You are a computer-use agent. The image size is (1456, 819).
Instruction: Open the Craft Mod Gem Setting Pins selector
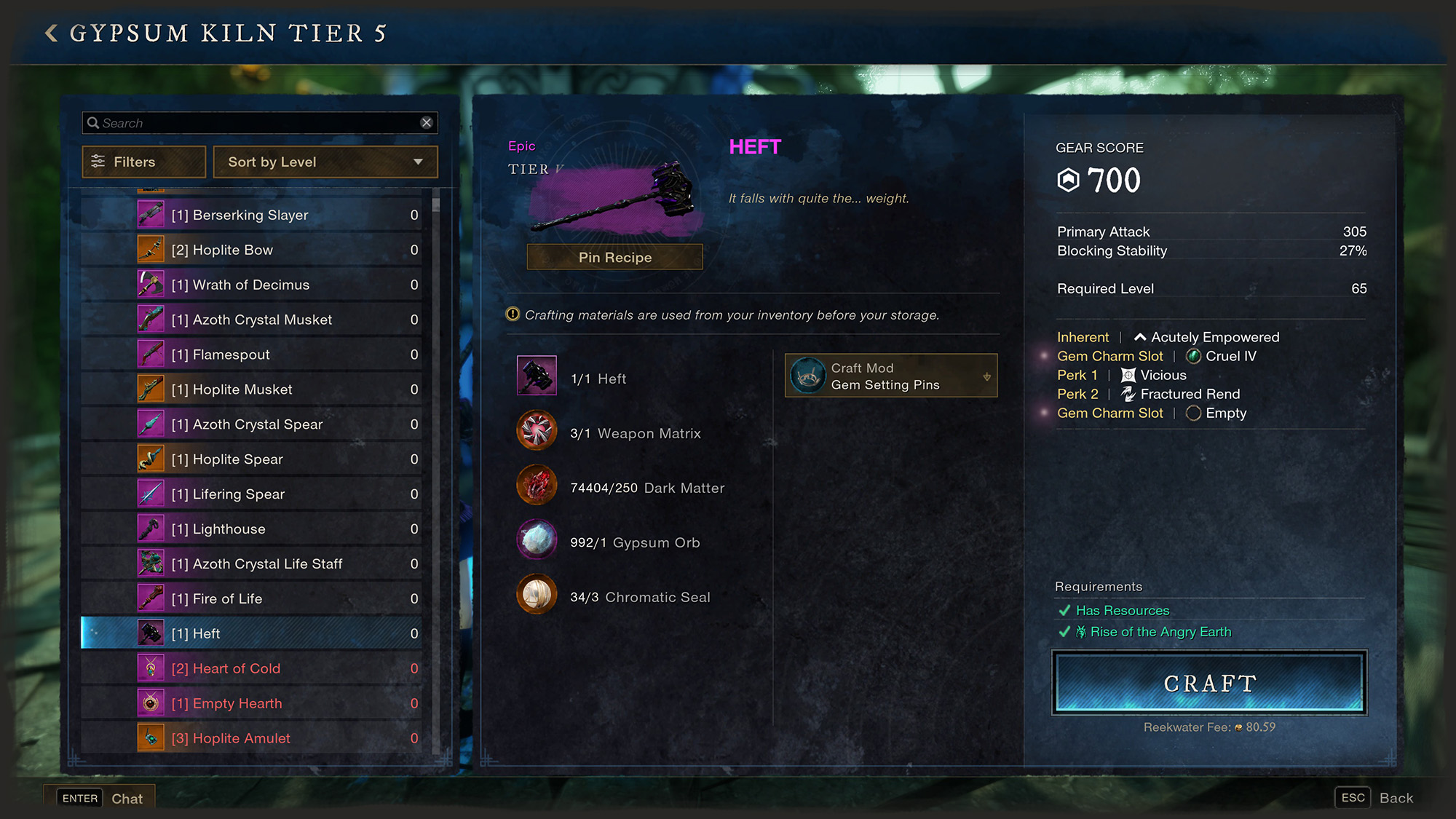coord(891,376)
